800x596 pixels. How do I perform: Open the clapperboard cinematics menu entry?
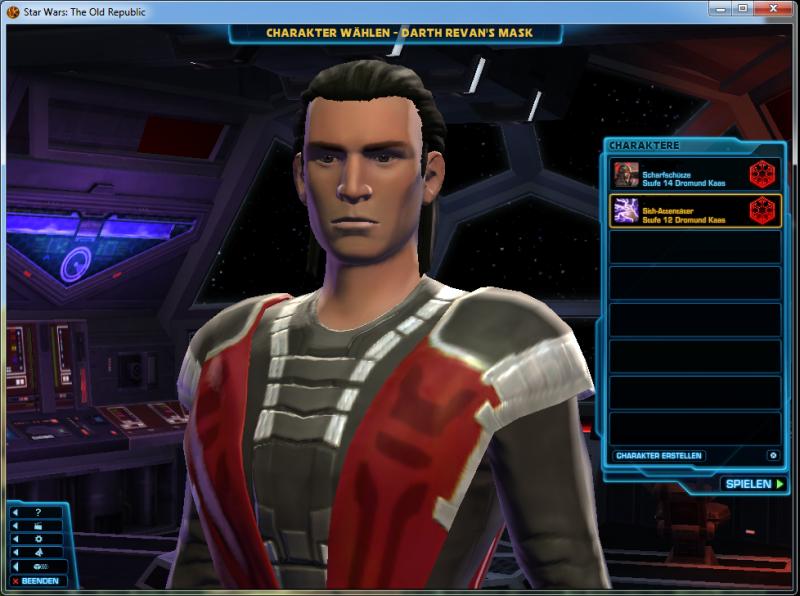coord(37,525)
